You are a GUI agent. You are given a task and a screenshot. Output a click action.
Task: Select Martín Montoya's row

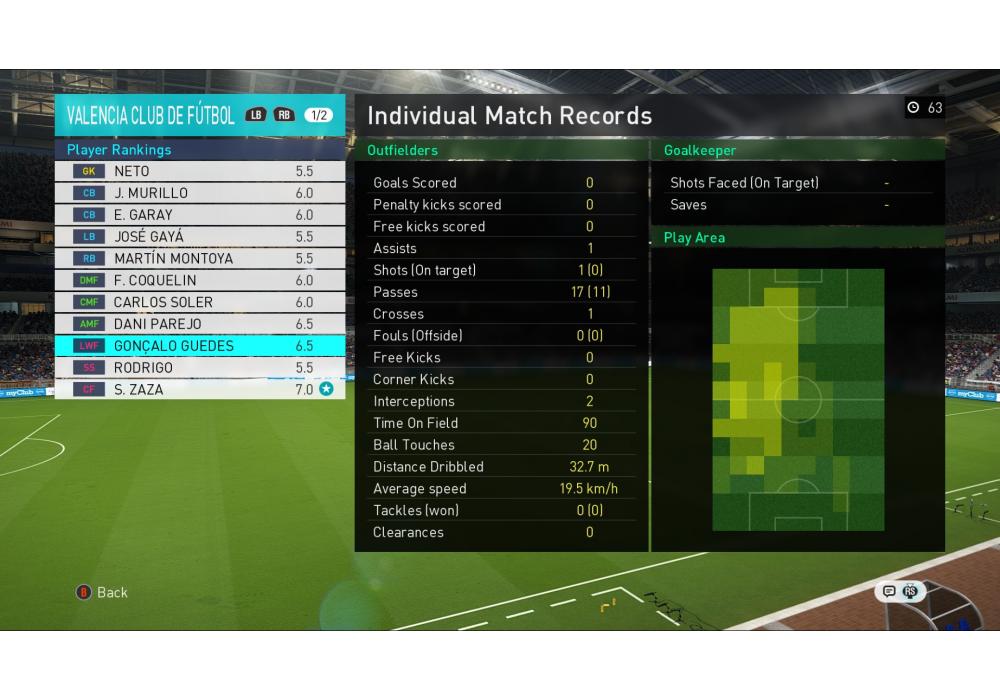pyautogui.click(x=200, y=259)
